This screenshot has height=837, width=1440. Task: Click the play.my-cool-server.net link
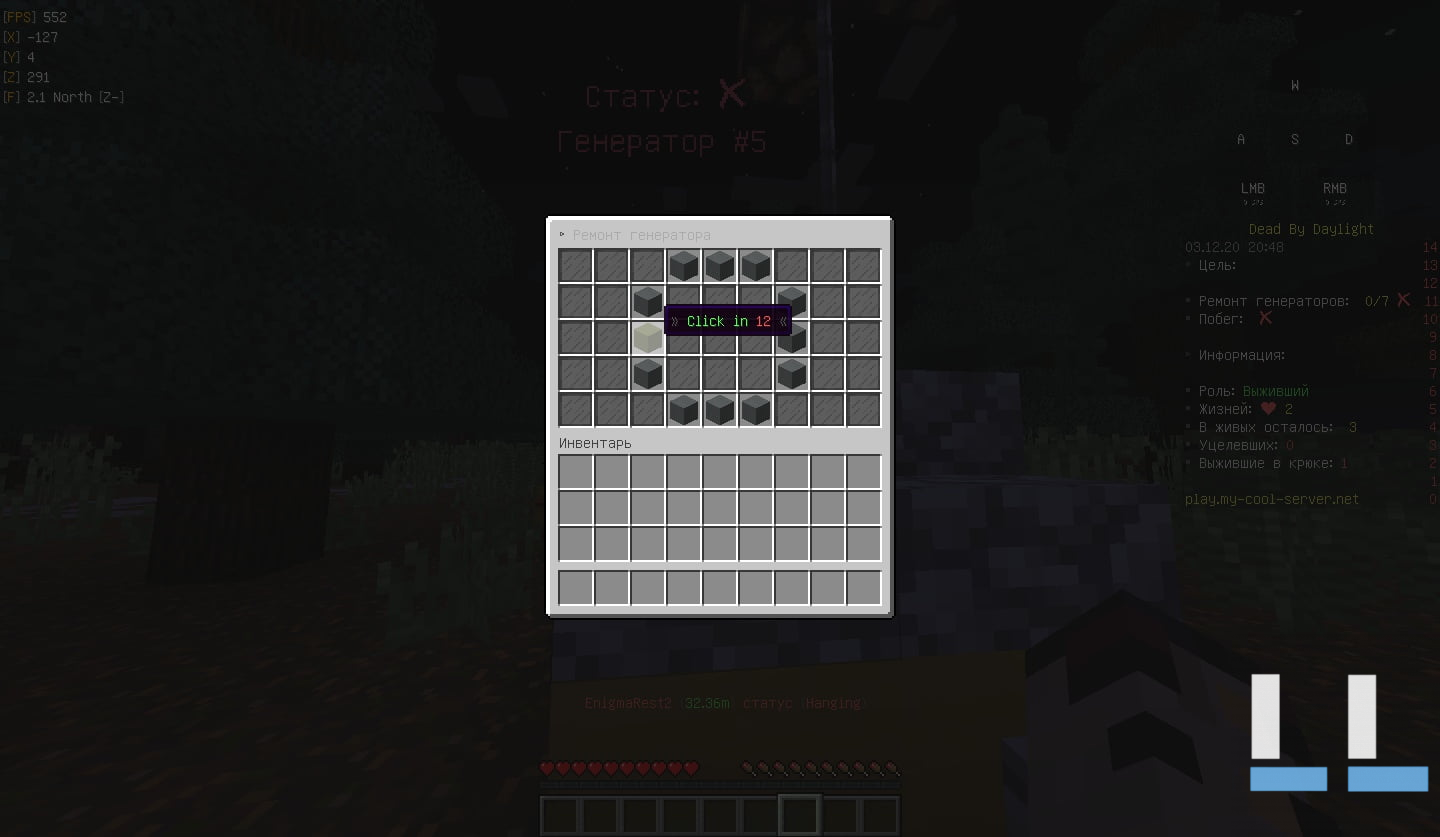click(x=1271, y=499)
